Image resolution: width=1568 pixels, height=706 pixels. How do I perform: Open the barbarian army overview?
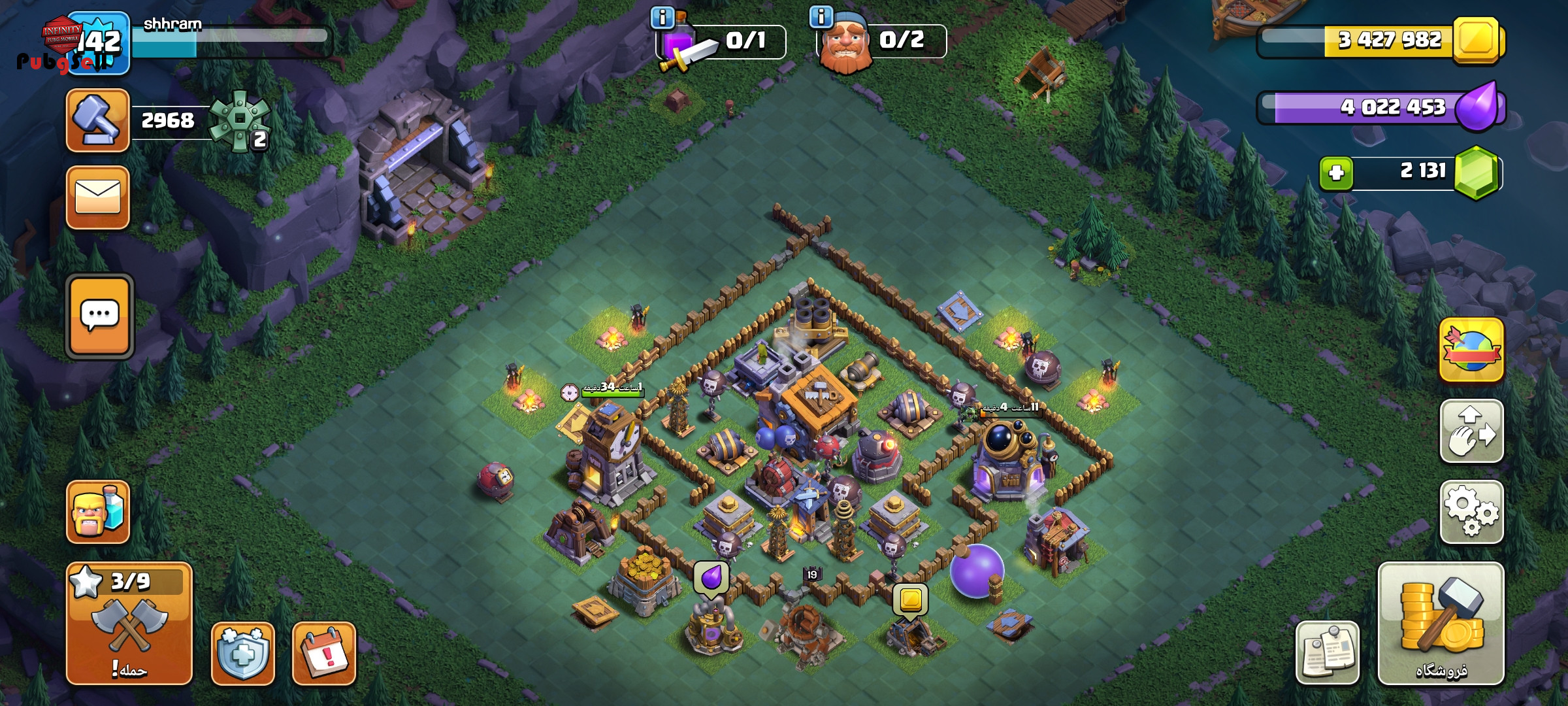point(98,512)
